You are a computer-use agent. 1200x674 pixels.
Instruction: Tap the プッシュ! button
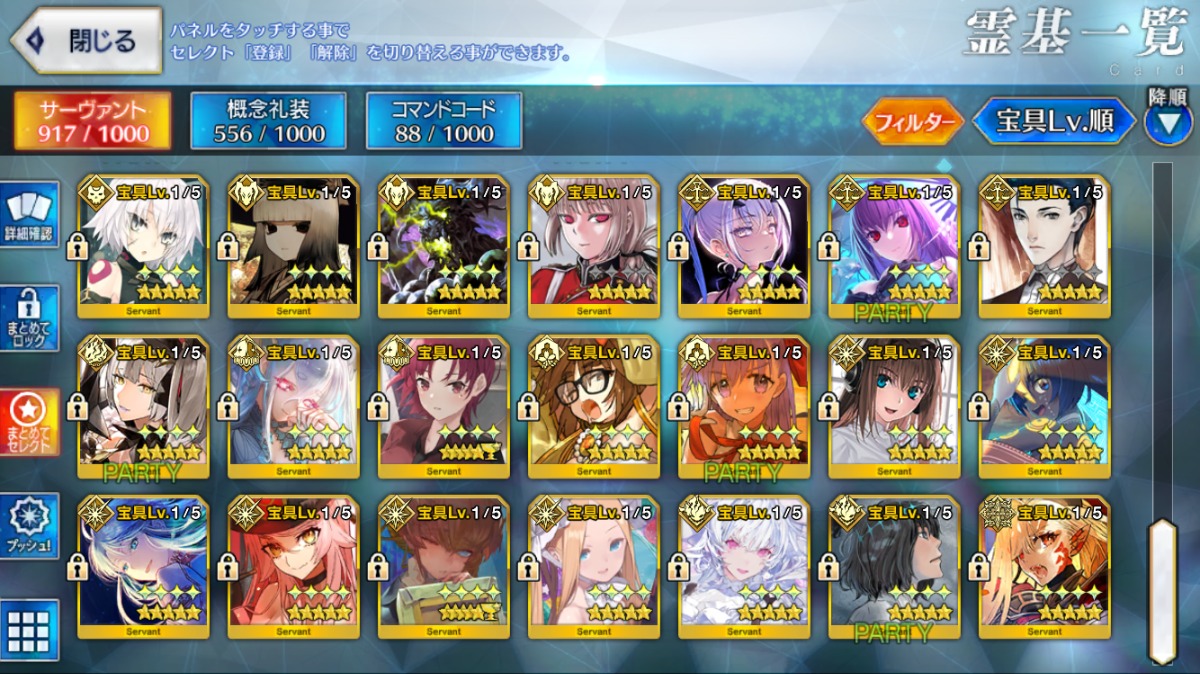click(29, 526)
